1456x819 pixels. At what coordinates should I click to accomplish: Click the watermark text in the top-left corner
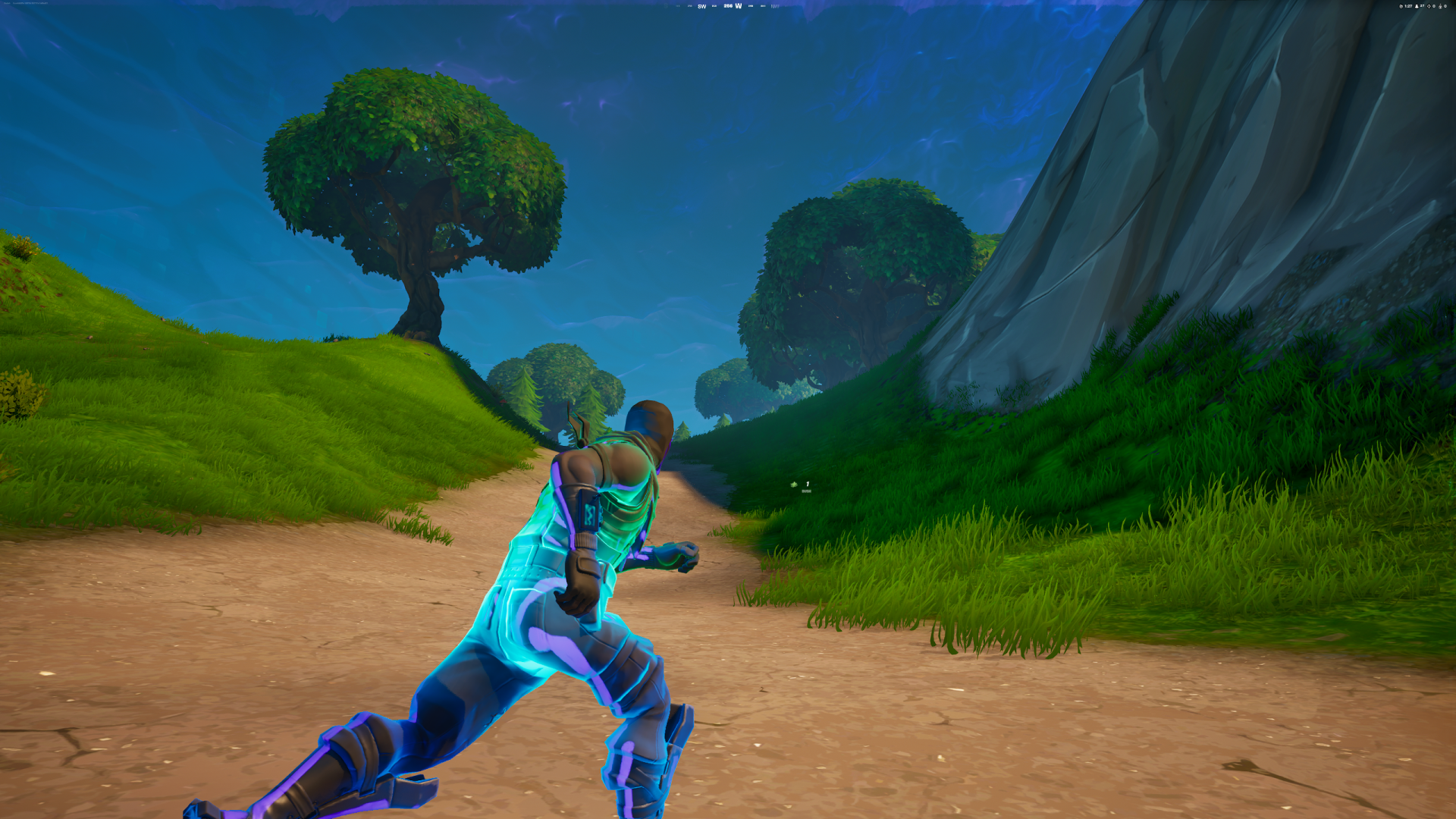click(27, 3)
